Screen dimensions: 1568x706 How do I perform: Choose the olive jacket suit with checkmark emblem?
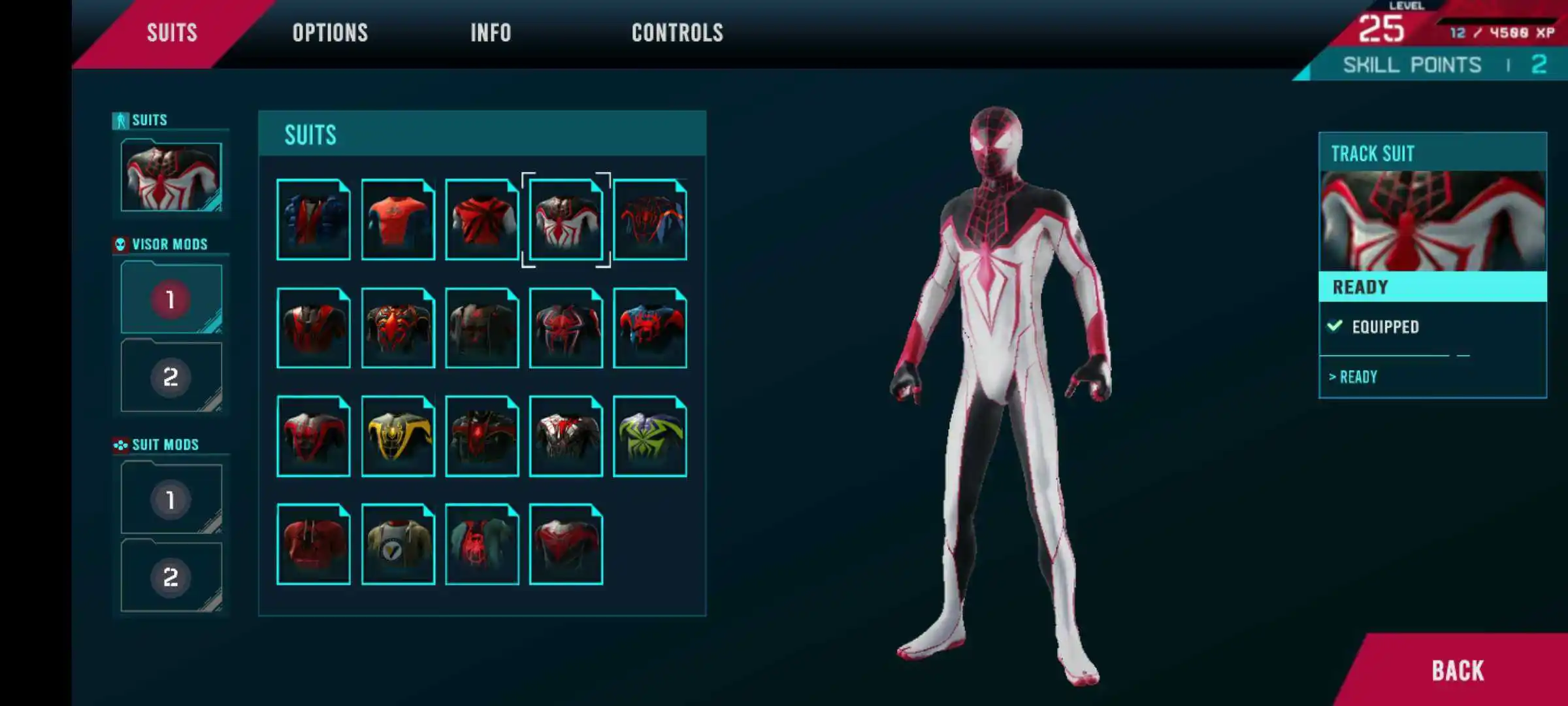click(x=398, y=544)
